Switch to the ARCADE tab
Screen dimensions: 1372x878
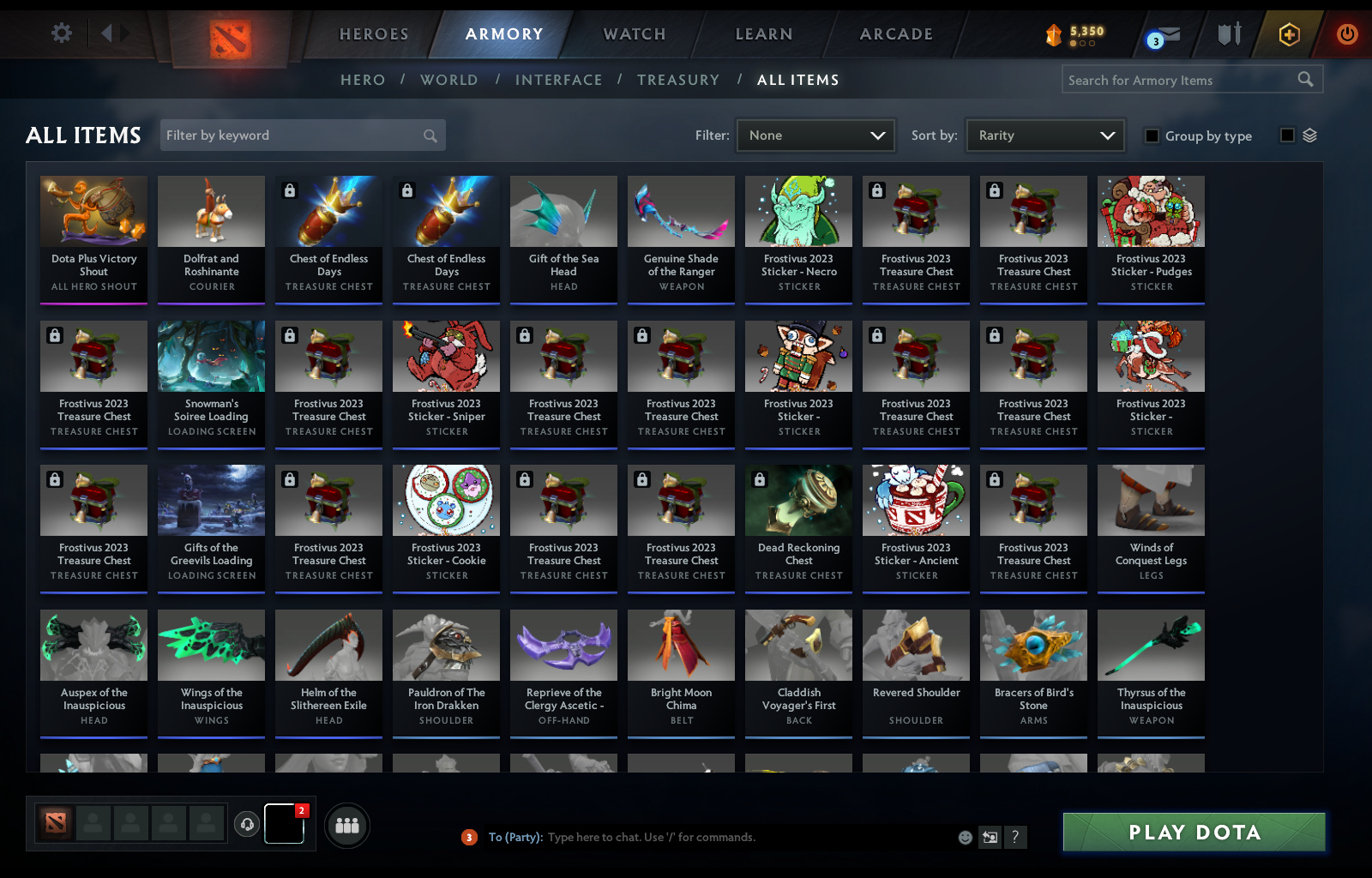coord(895,34)
